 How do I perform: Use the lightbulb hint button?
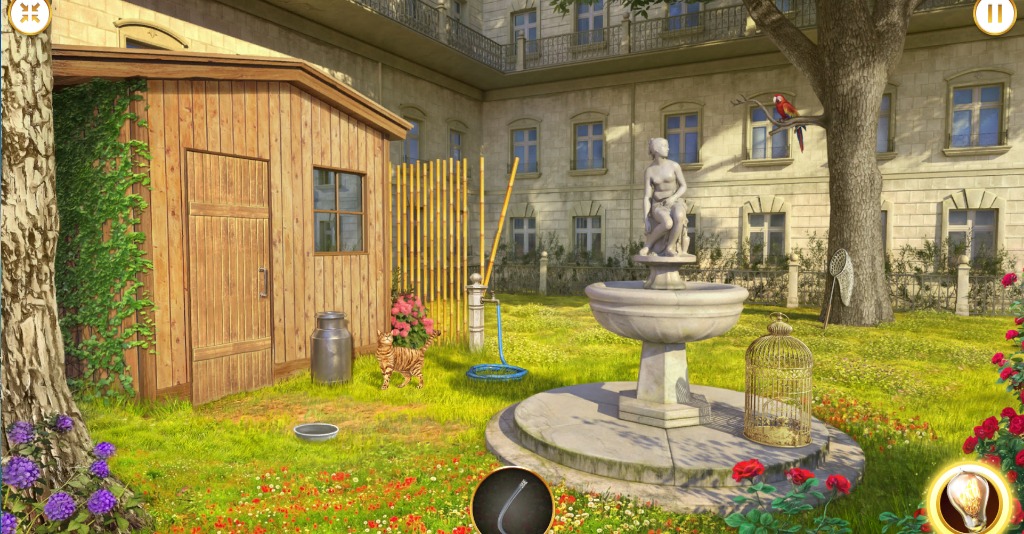coord(968,496)
